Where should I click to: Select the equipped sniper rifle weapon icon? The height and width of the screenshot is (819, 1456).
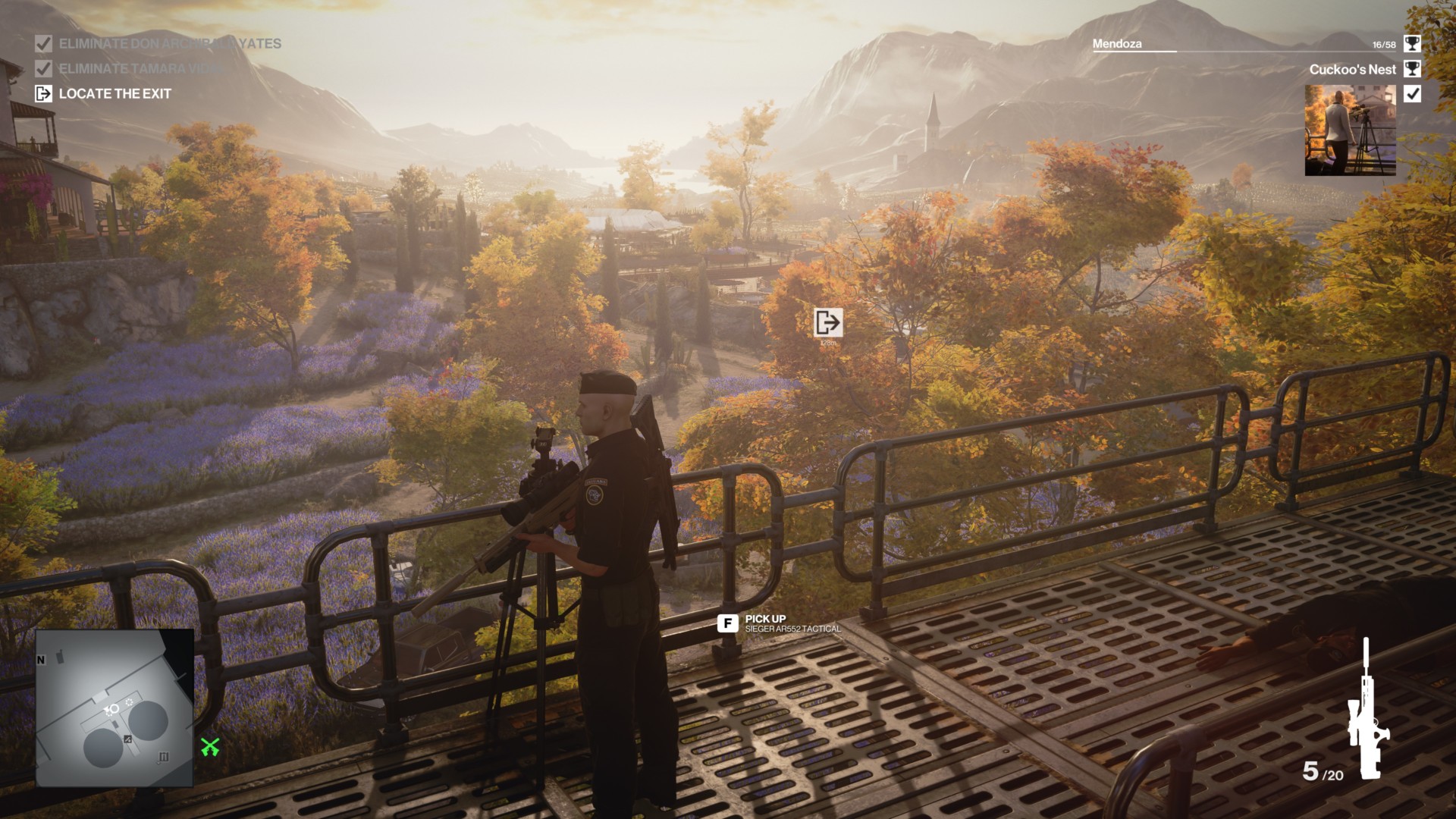pos(1367,711)
